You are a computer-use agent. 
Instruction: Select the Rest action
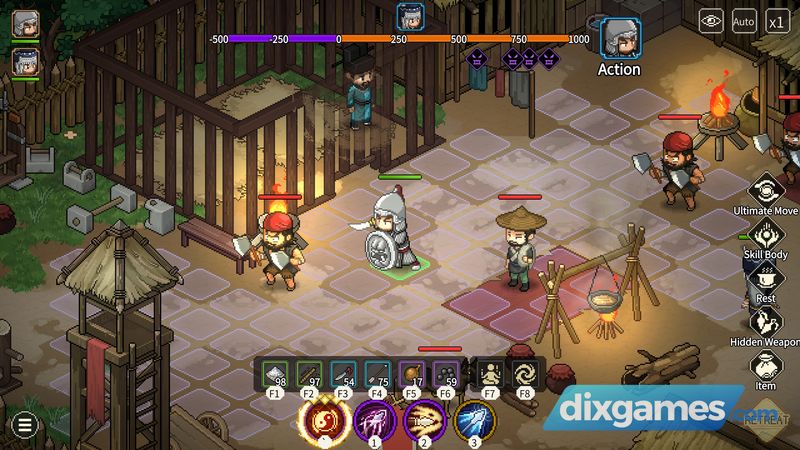(766, 279)
